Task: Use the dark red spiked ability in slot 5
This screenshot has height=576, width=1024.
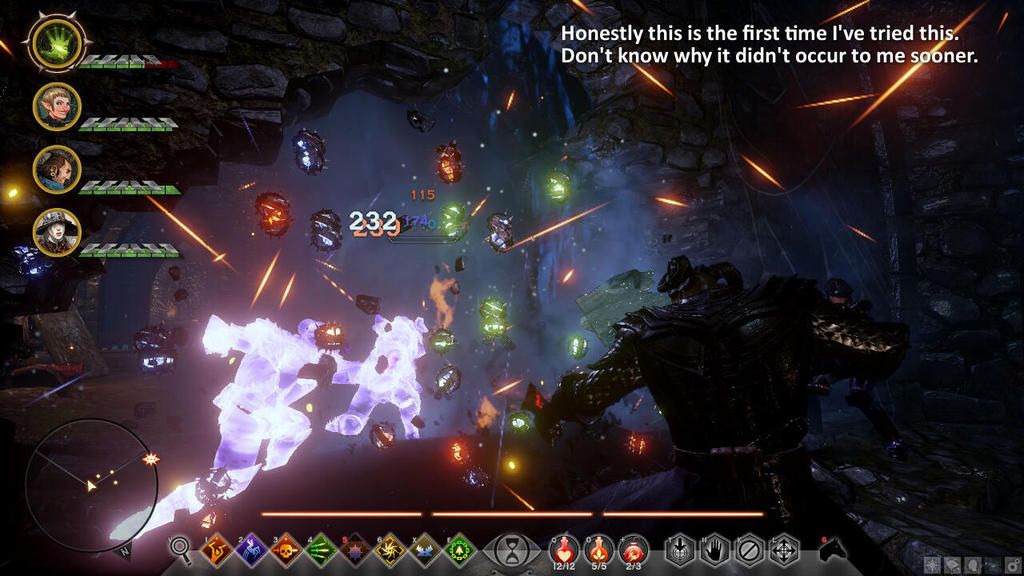Action: (x=354, y=549)
